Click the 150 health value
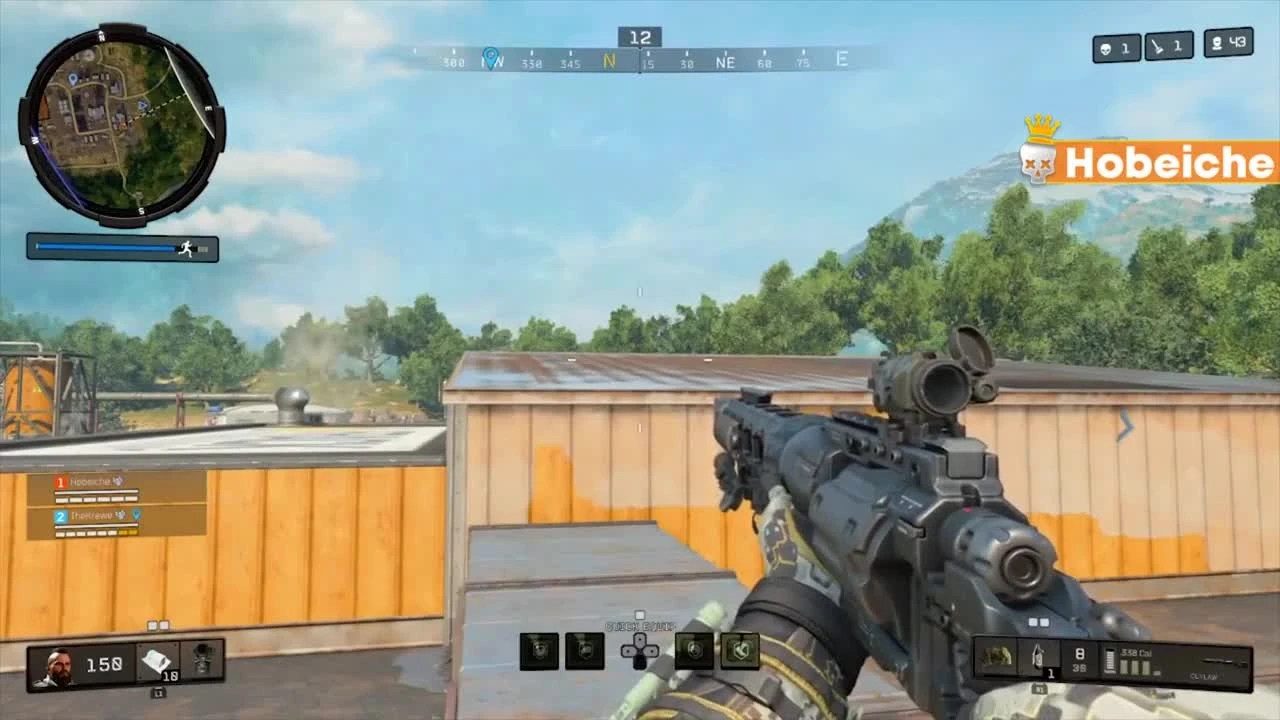Viewport: 1280px width, 720px height. click(103, 663)
